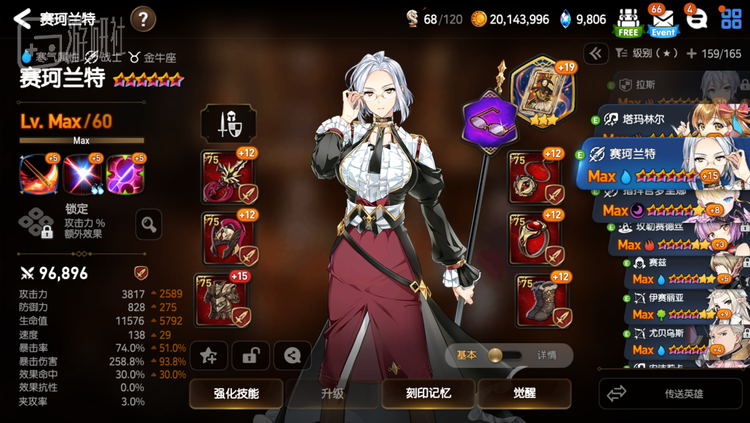This screenshot has height=423, width=750.
Task: Open the question mark help button
Action: point(143,18)
